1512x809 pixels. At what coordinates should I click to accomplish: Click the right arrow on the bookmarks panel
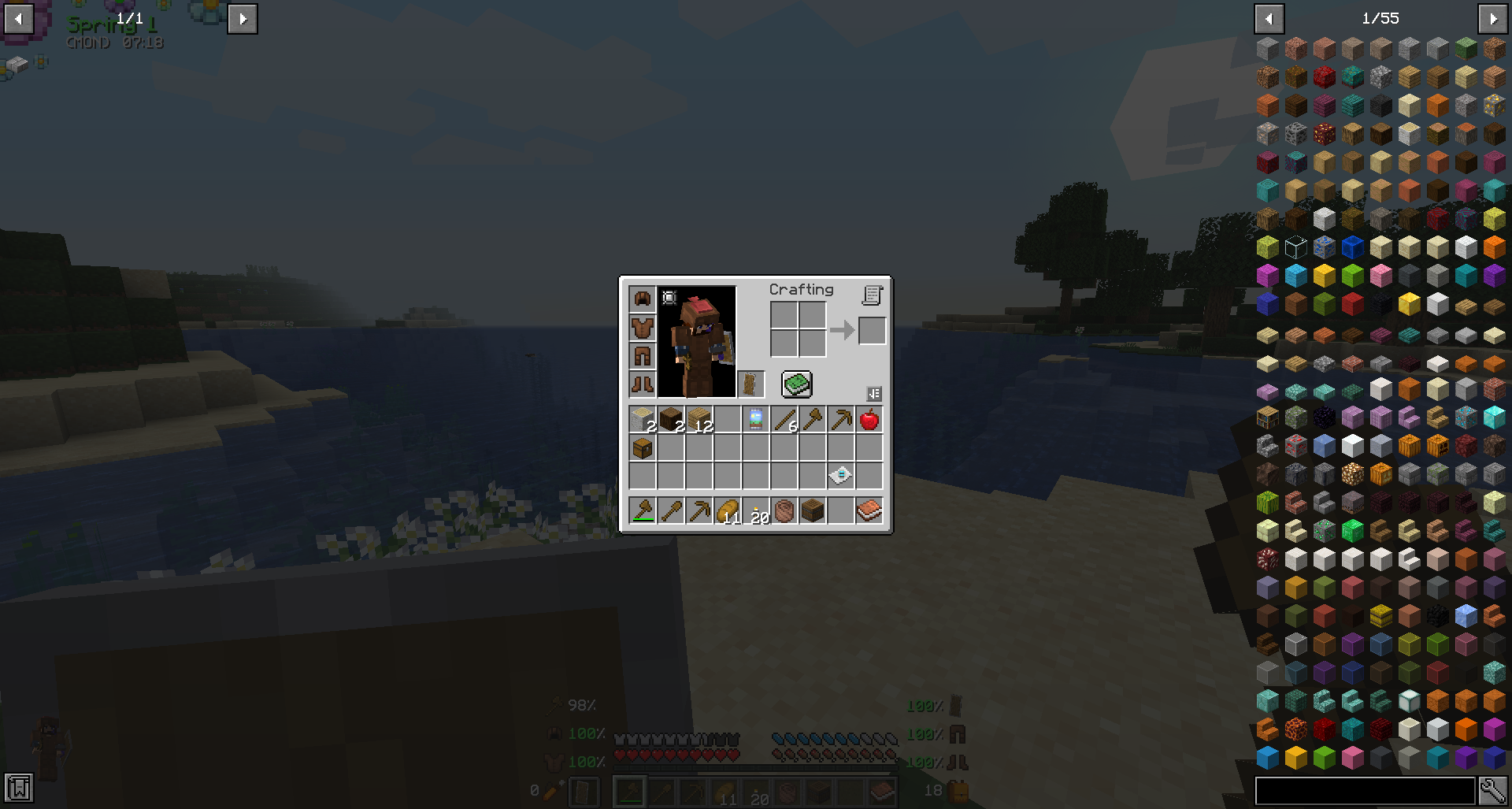[243, 18]
